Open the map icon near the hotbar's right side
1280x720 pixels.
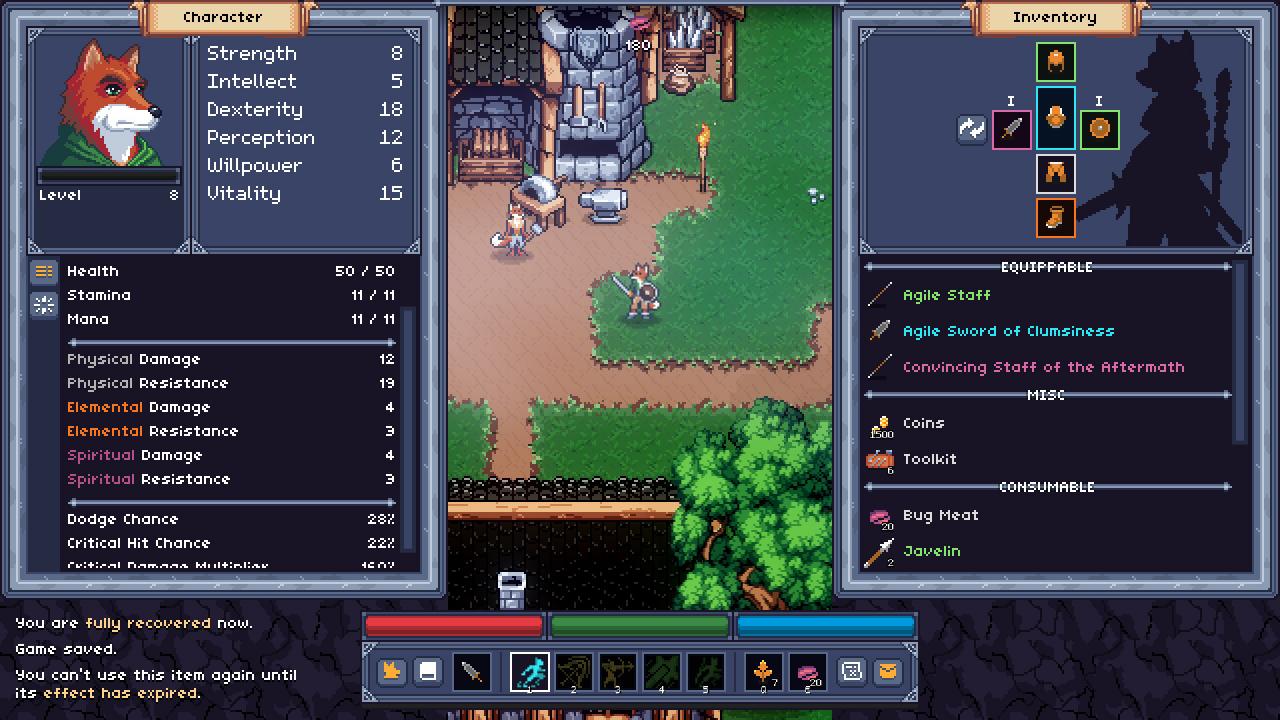(851, 672)
